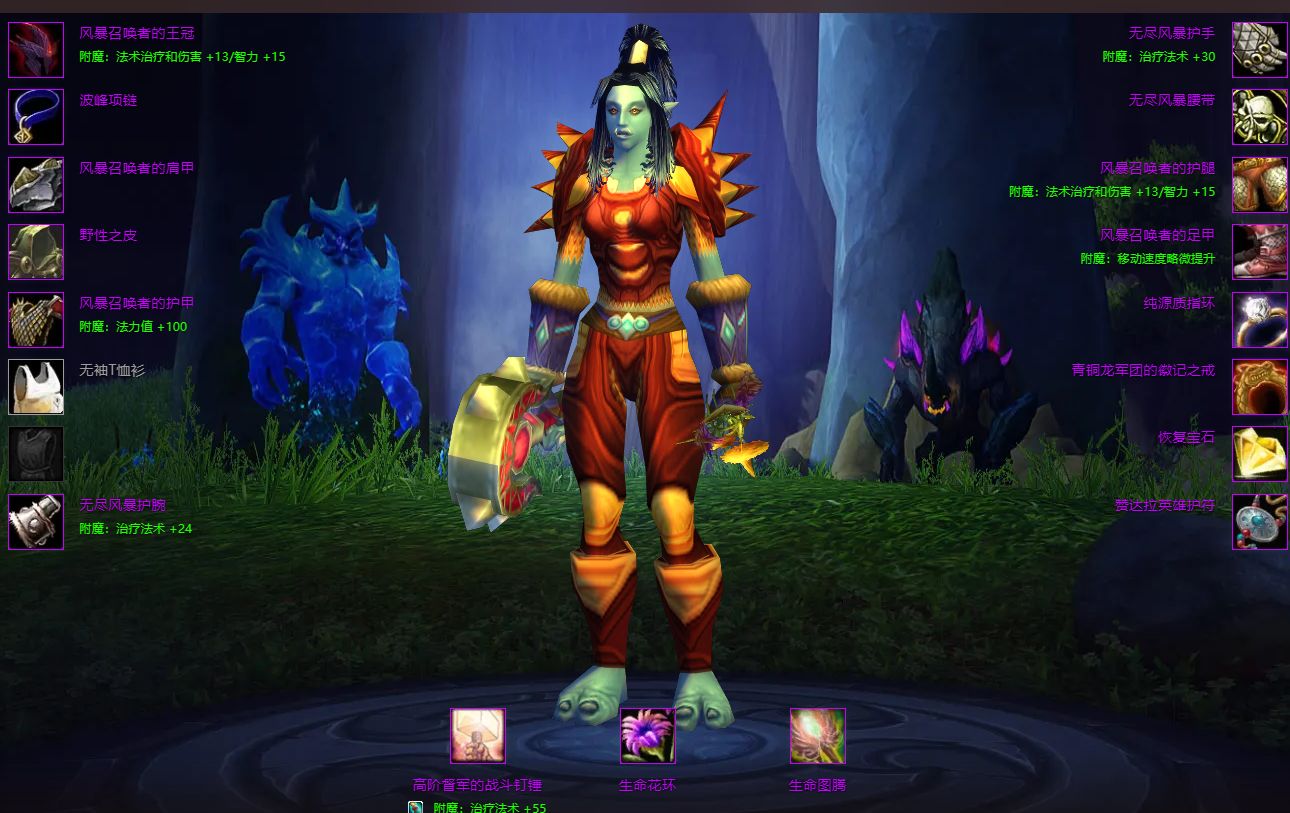This screenshot has height=813, width=1290.
Task: Choose the 风暴召唤者的护甲 chest armor icon
Action: tap(36, 320)
